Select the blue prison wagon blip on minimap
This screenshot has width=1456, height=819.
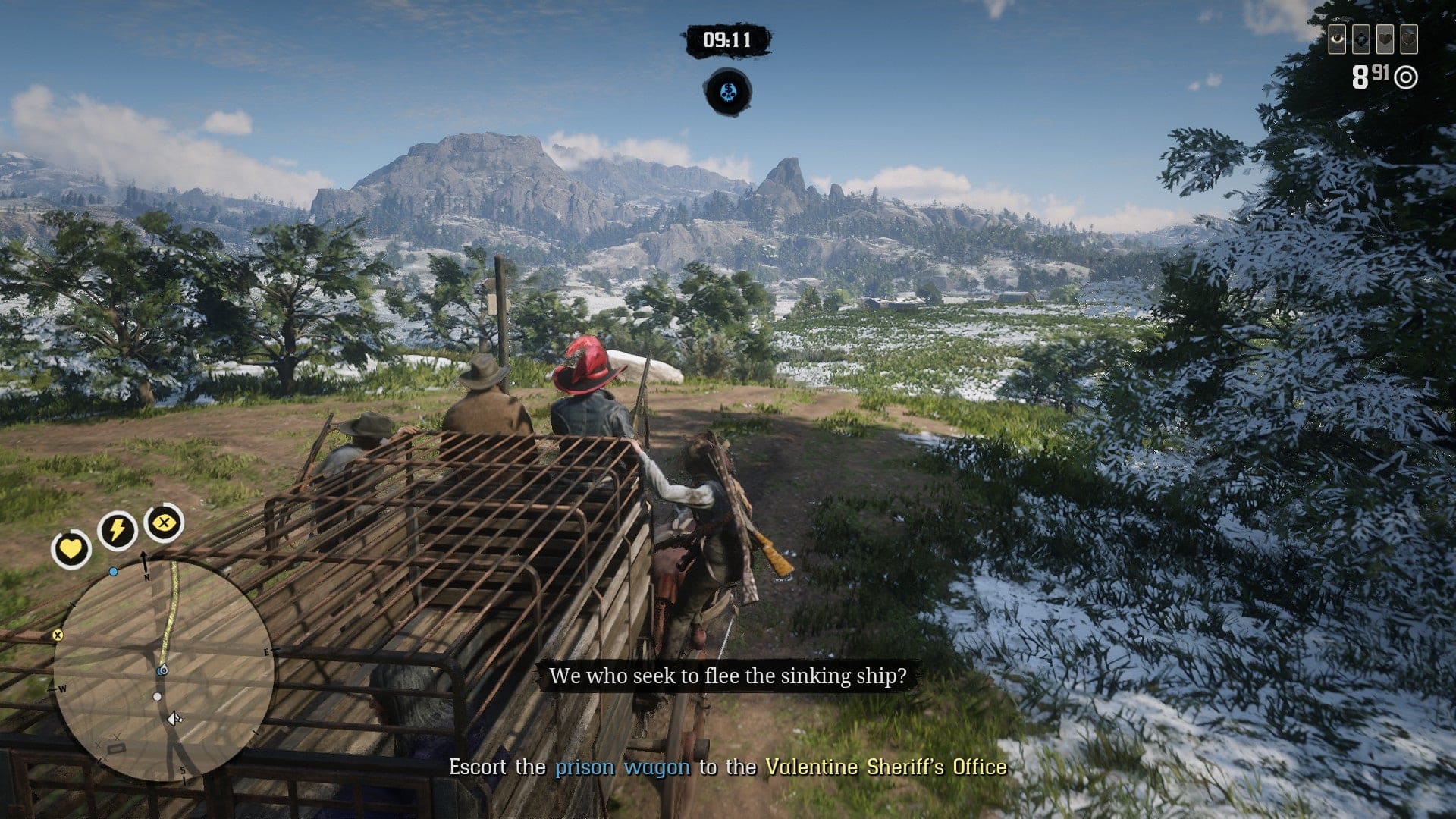[162, 671]
